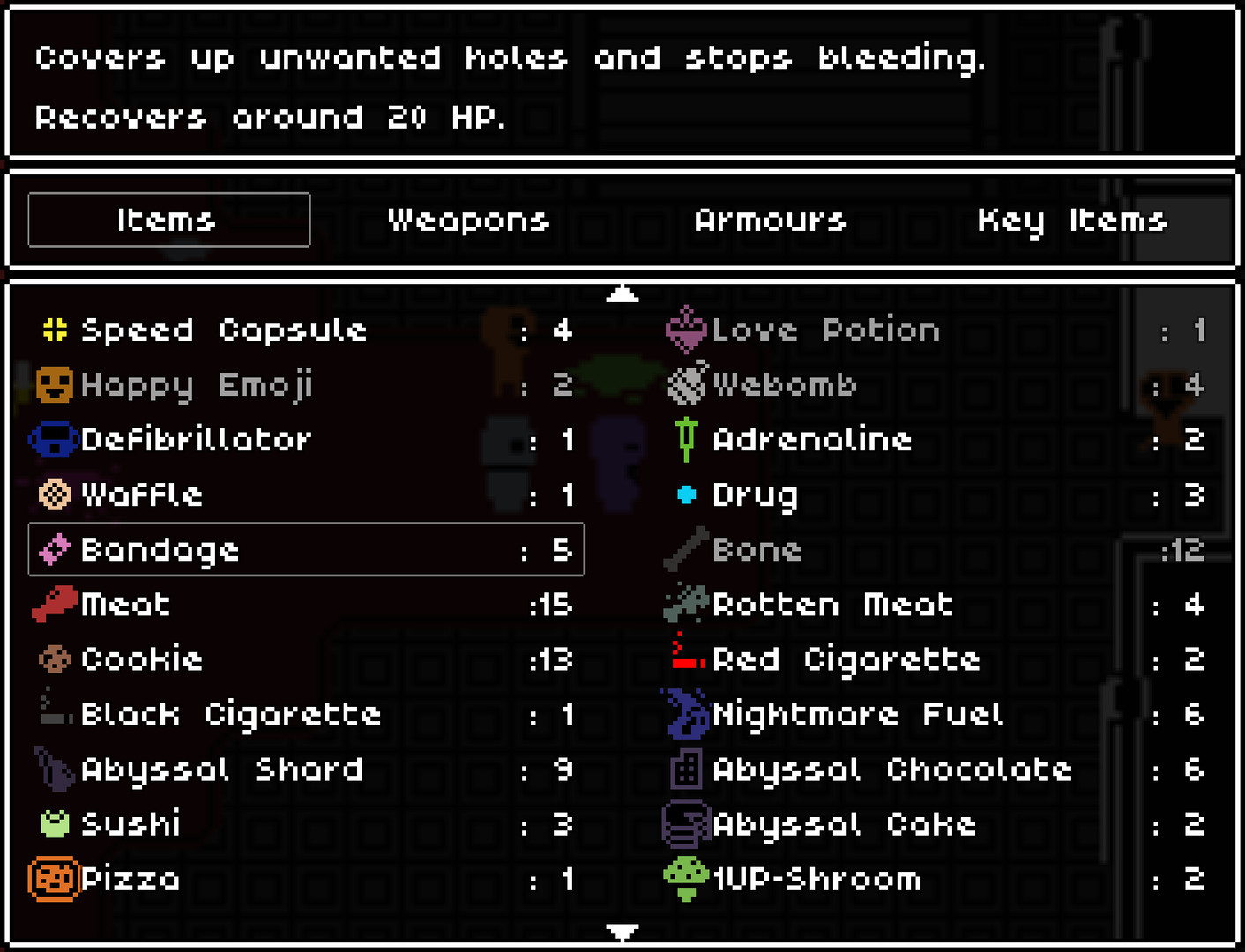Select the highlighted Bandage entry
The width and height of the screenshot is (1245, 952).
(x=305, y=550)
